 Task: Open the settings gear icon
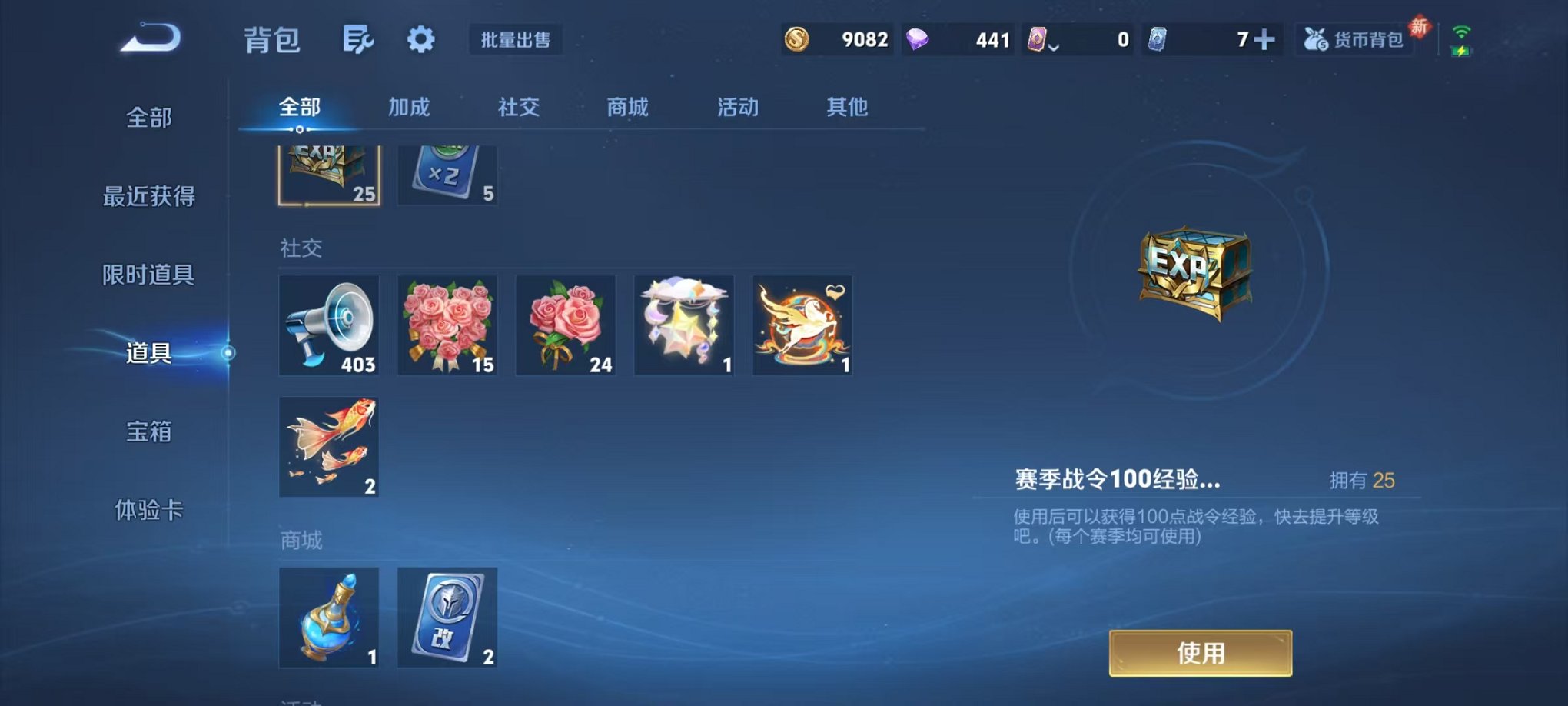[420, 38]
